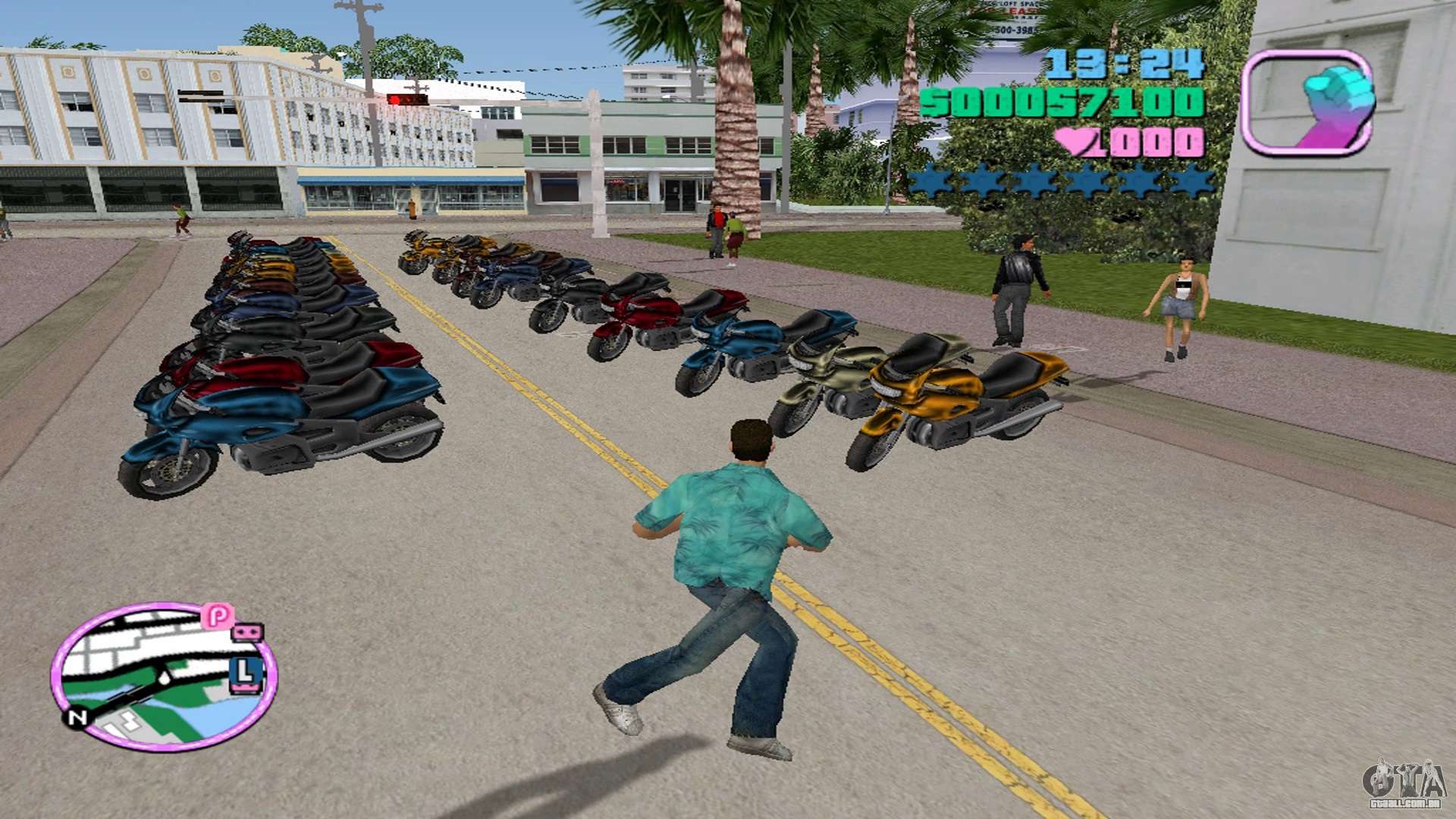The height and width of the screenshot is (819, 1456).
Task: Click the fist weapon icon
Action: (1307, 103)
